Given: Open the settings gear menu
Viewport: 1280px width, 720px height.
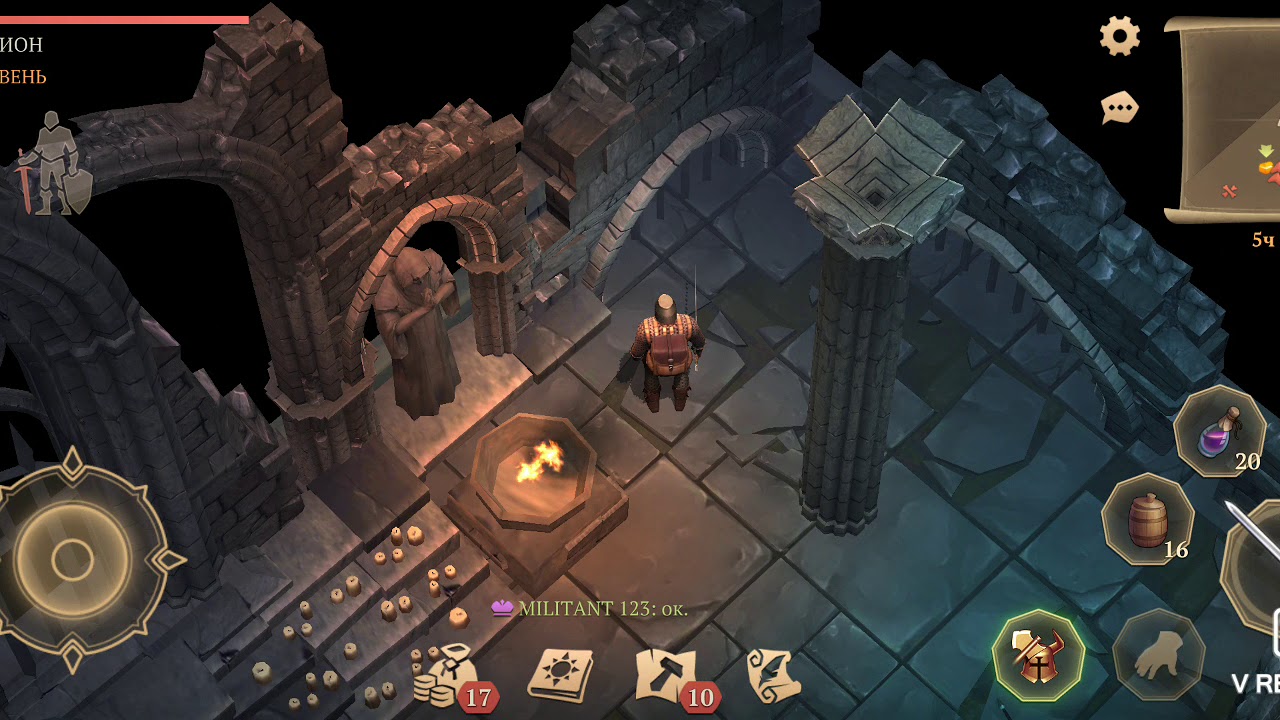Looking at the screenshot, I should [1120, 37].
